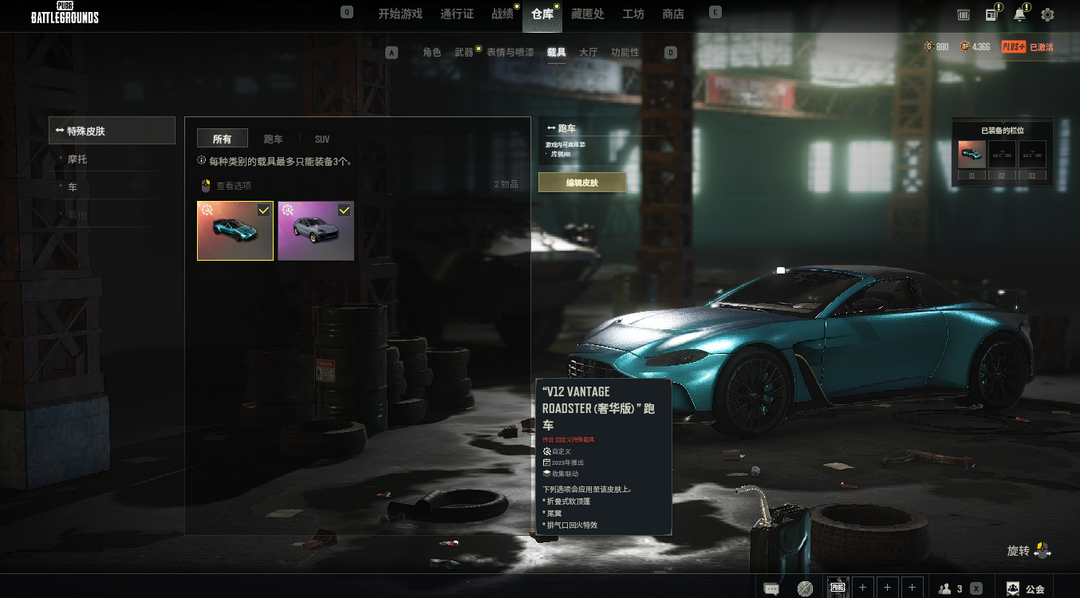This screenshot has width=1080, height=598.
Task: Click the 编辑皮肤 edit skin button
Action: 582,183
